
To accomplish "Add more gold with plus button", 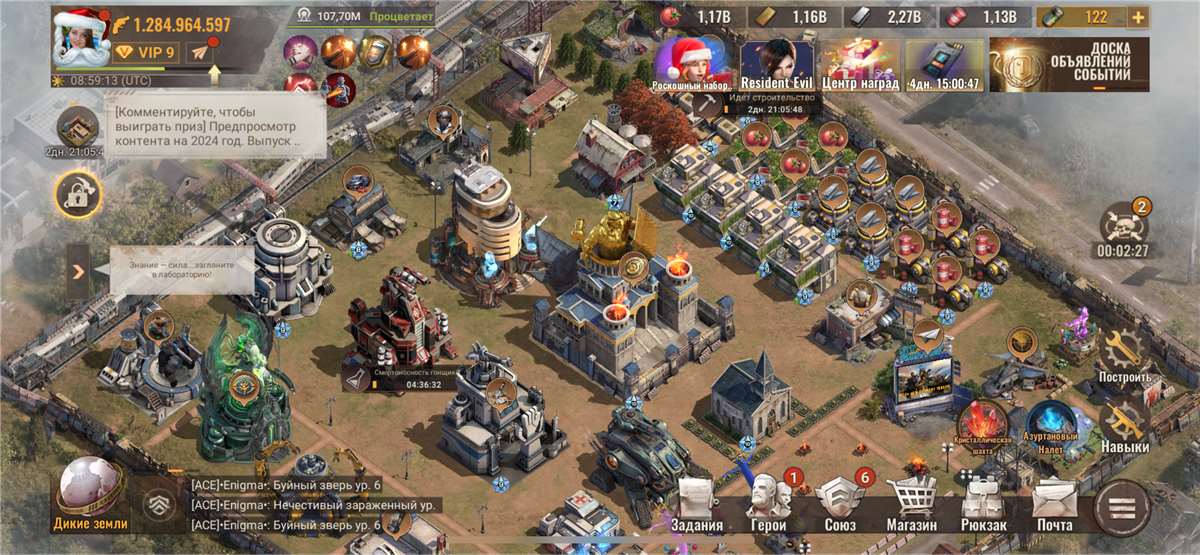I will tap(1137, 17).
